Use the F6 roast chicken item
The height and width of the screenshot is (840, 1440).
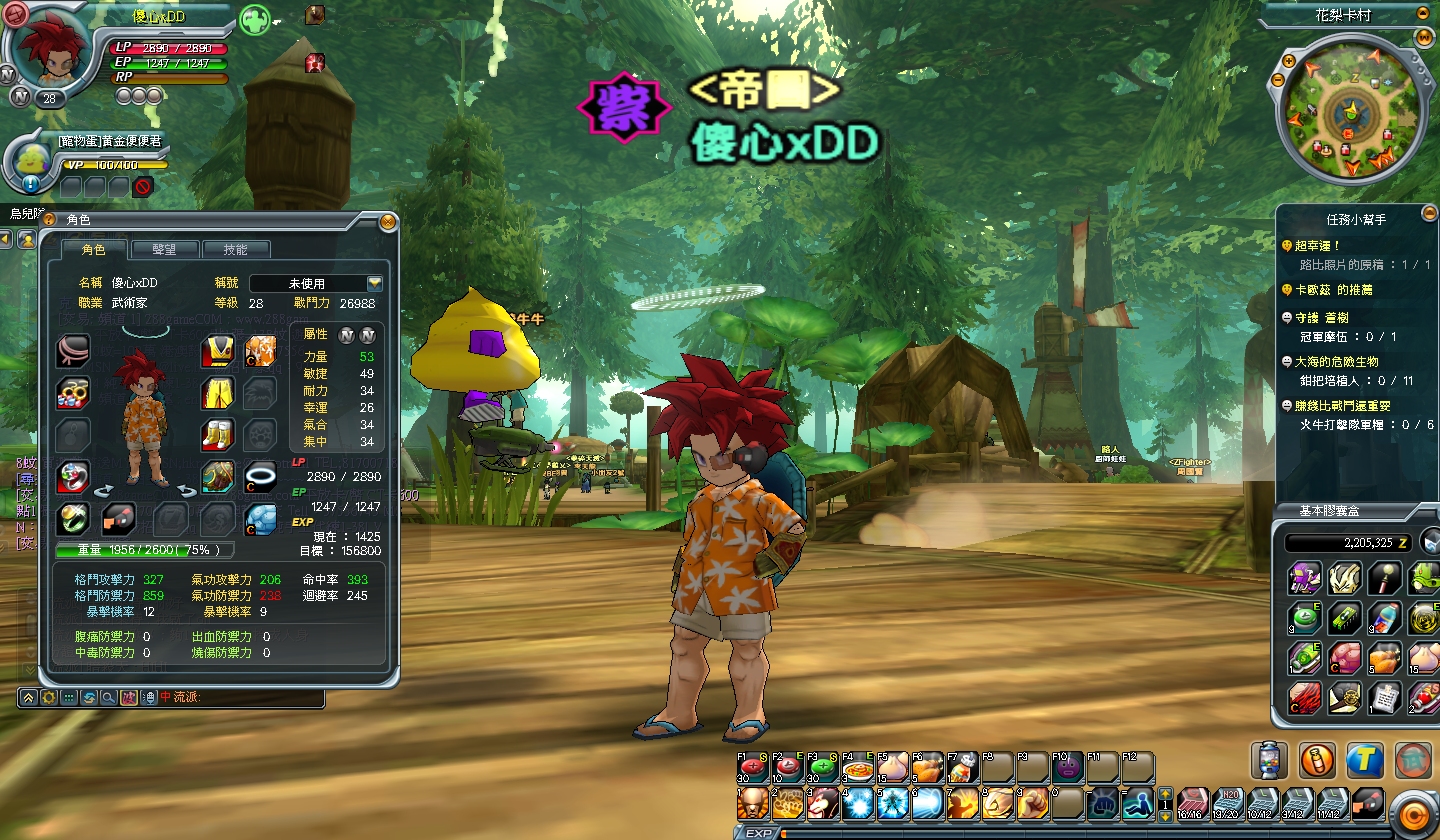tap(927, 768)
